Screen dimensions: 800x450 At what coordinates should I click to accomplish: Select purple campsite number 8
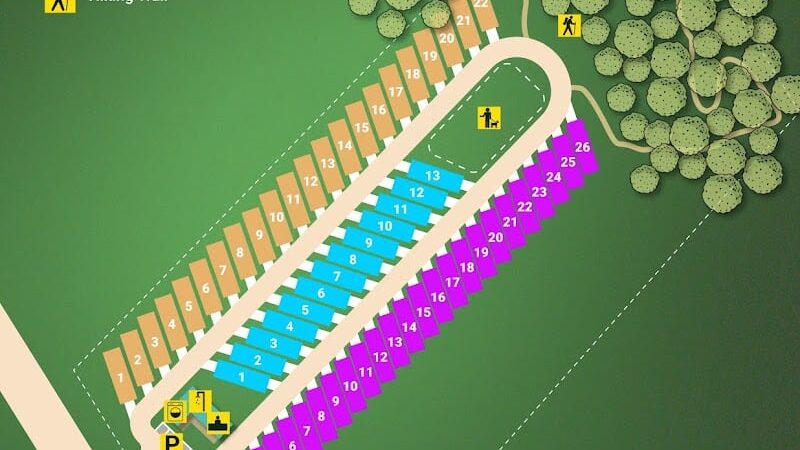click(x=321, y=416)
